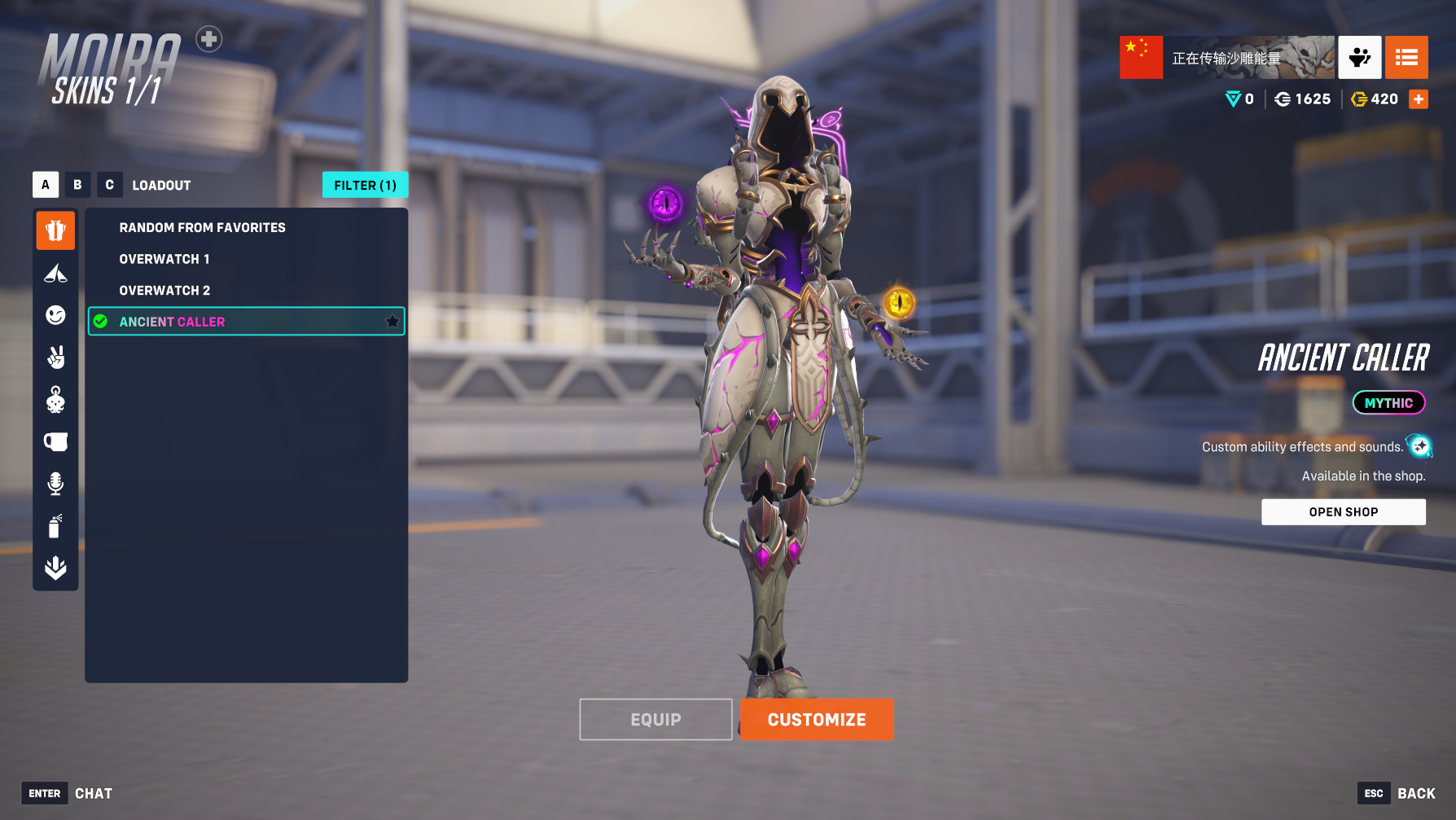Viewport: 1456px width, 820px height.
Task: Open the shop for Ancient Caller
Action: coord(1343,512)
